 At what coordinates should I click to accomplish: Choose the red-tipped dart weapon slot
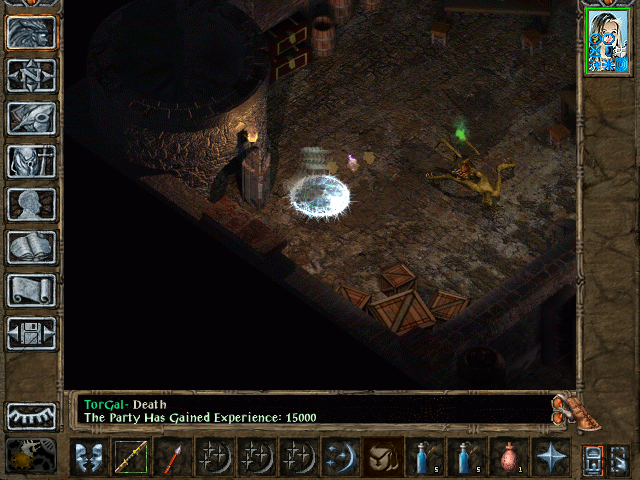[x=172, y=457]
